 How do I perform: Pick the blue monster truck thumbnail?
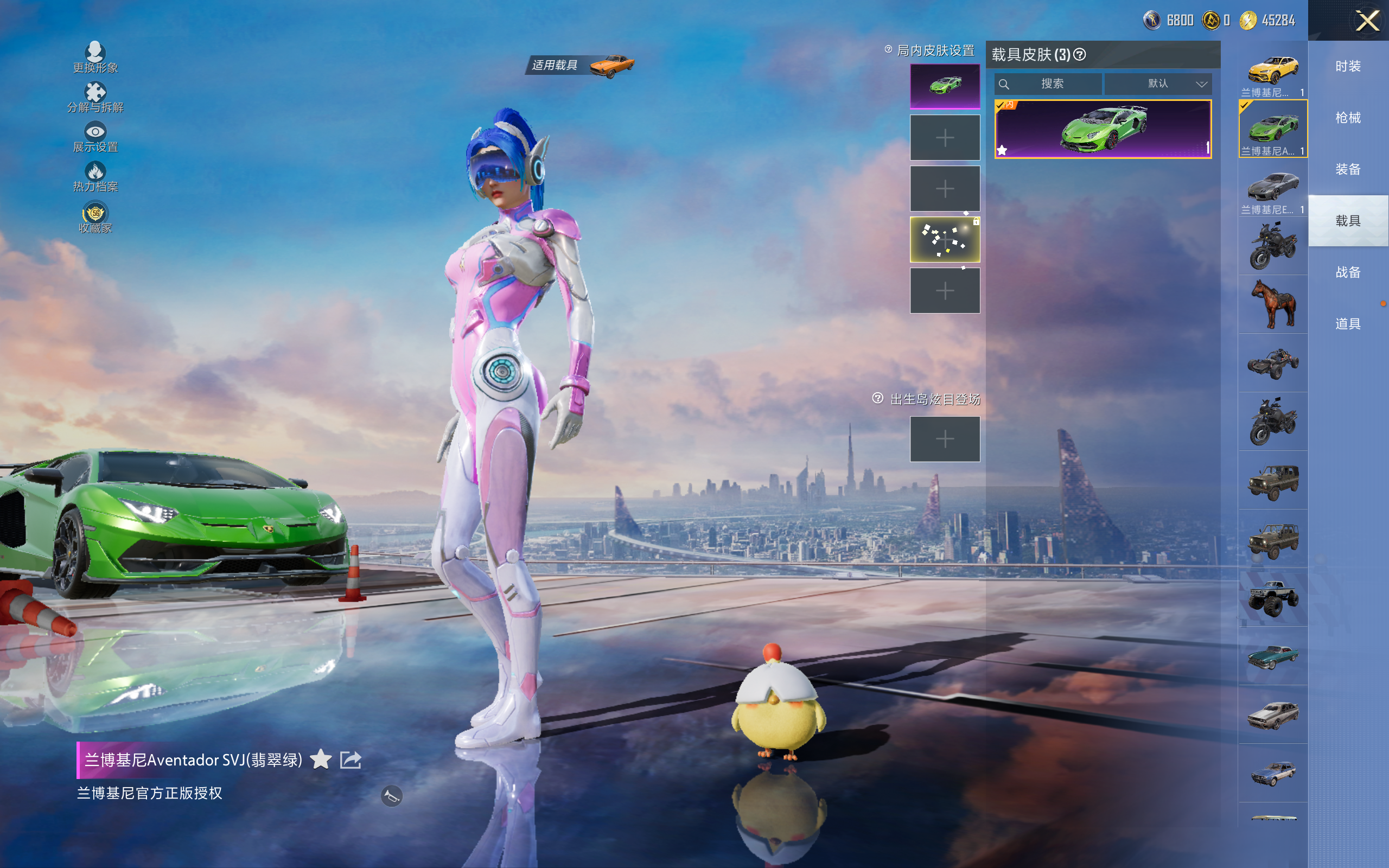(1272, 598)
